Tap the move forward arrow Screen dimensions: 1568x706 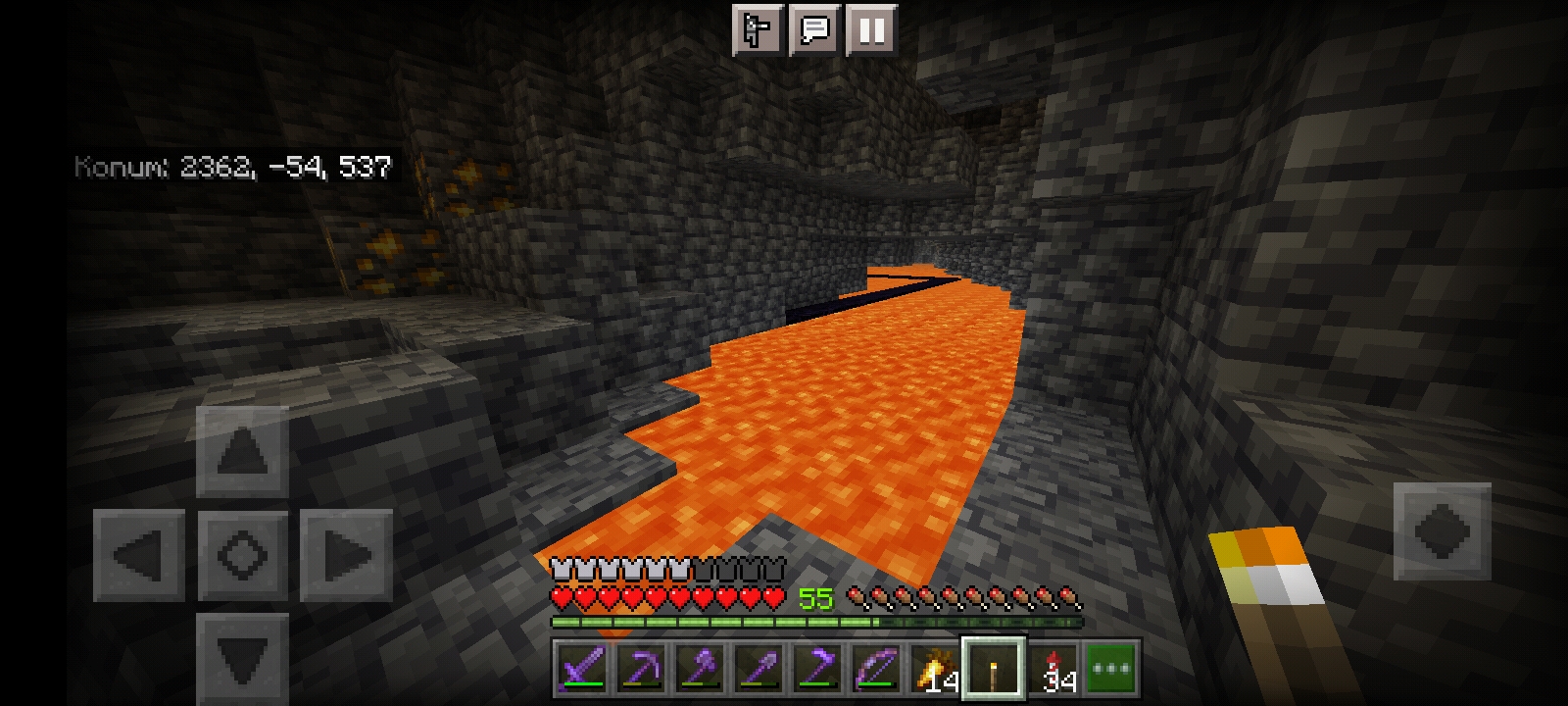pos(242,452)
